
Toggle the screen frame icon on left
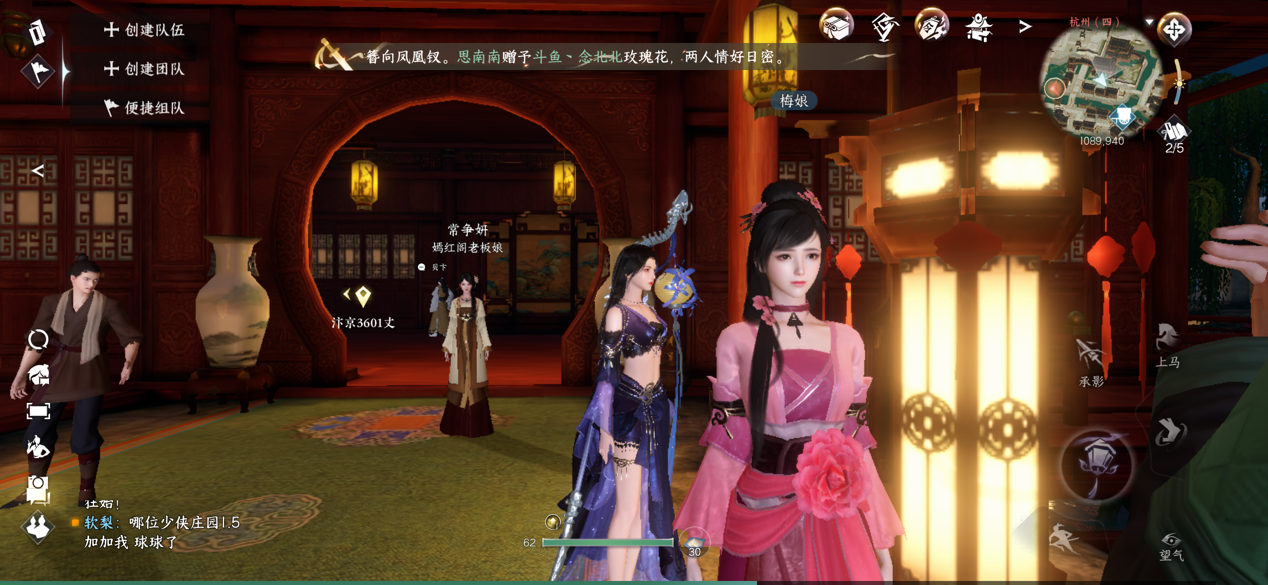pos(38,411)
